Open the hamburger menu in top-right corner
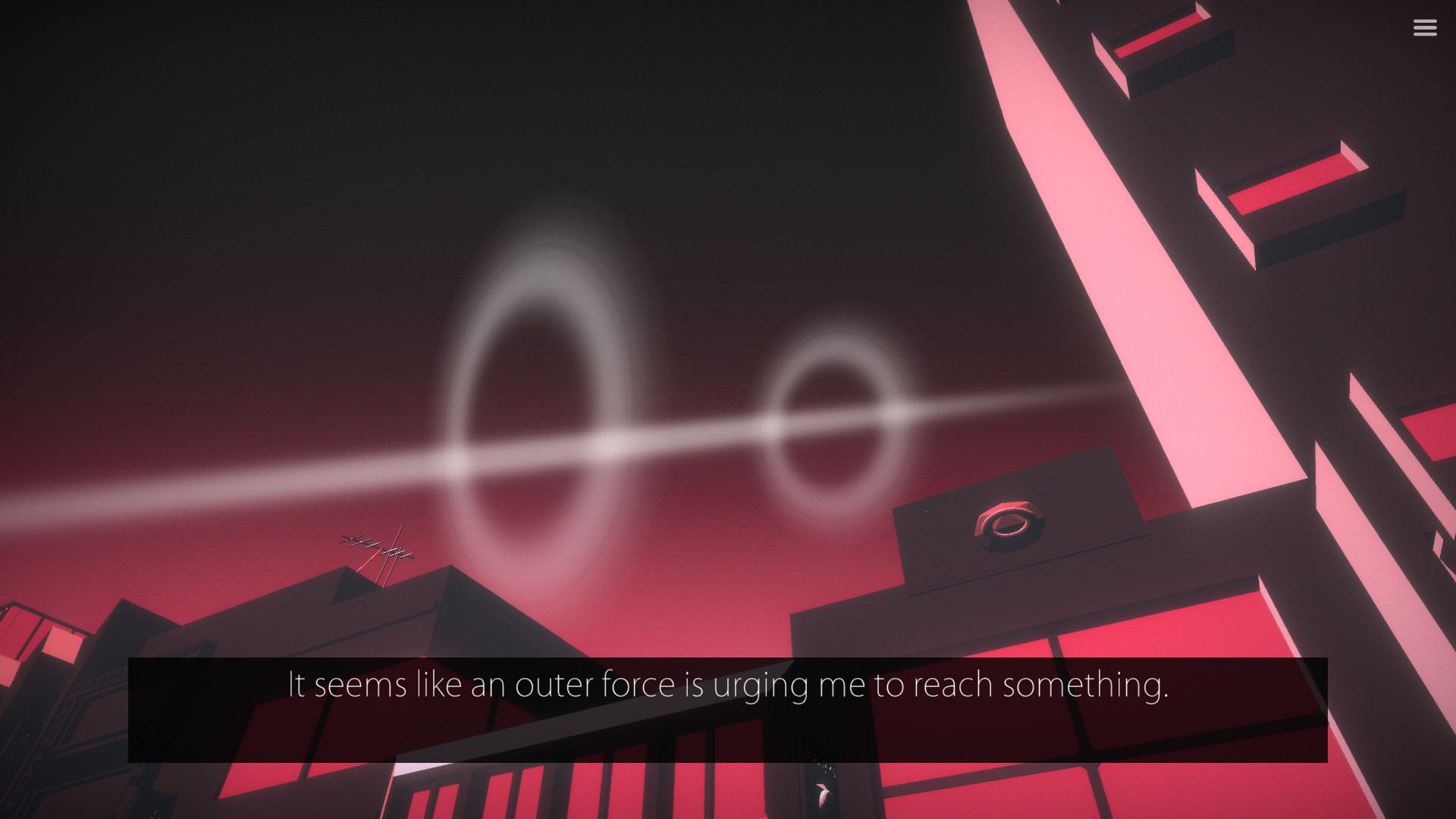Image resolution: width=1456 pixels, height=819 pixels. tap(1425, 27)
